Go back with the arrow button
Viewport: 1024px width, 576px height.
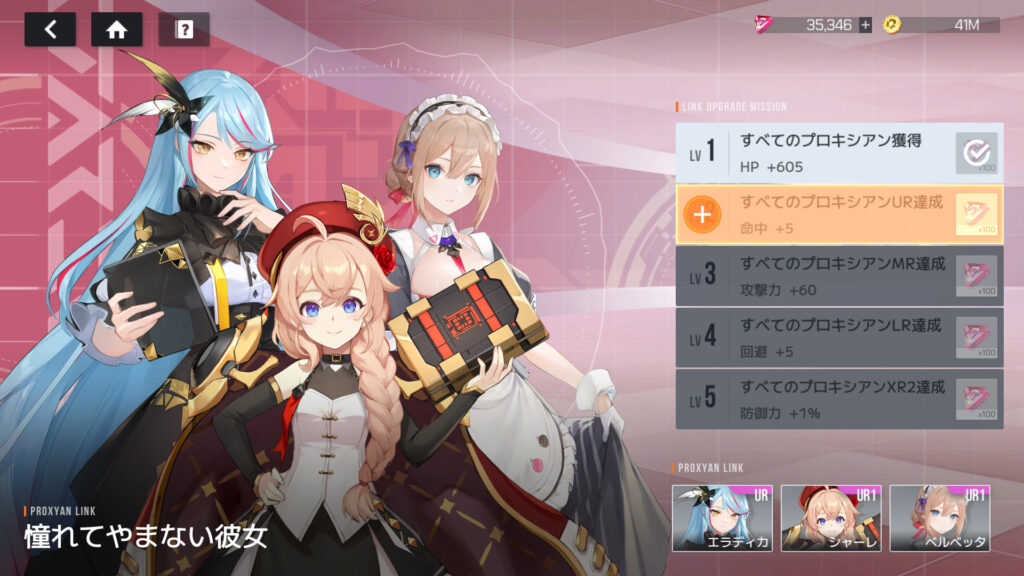(49, 29)
